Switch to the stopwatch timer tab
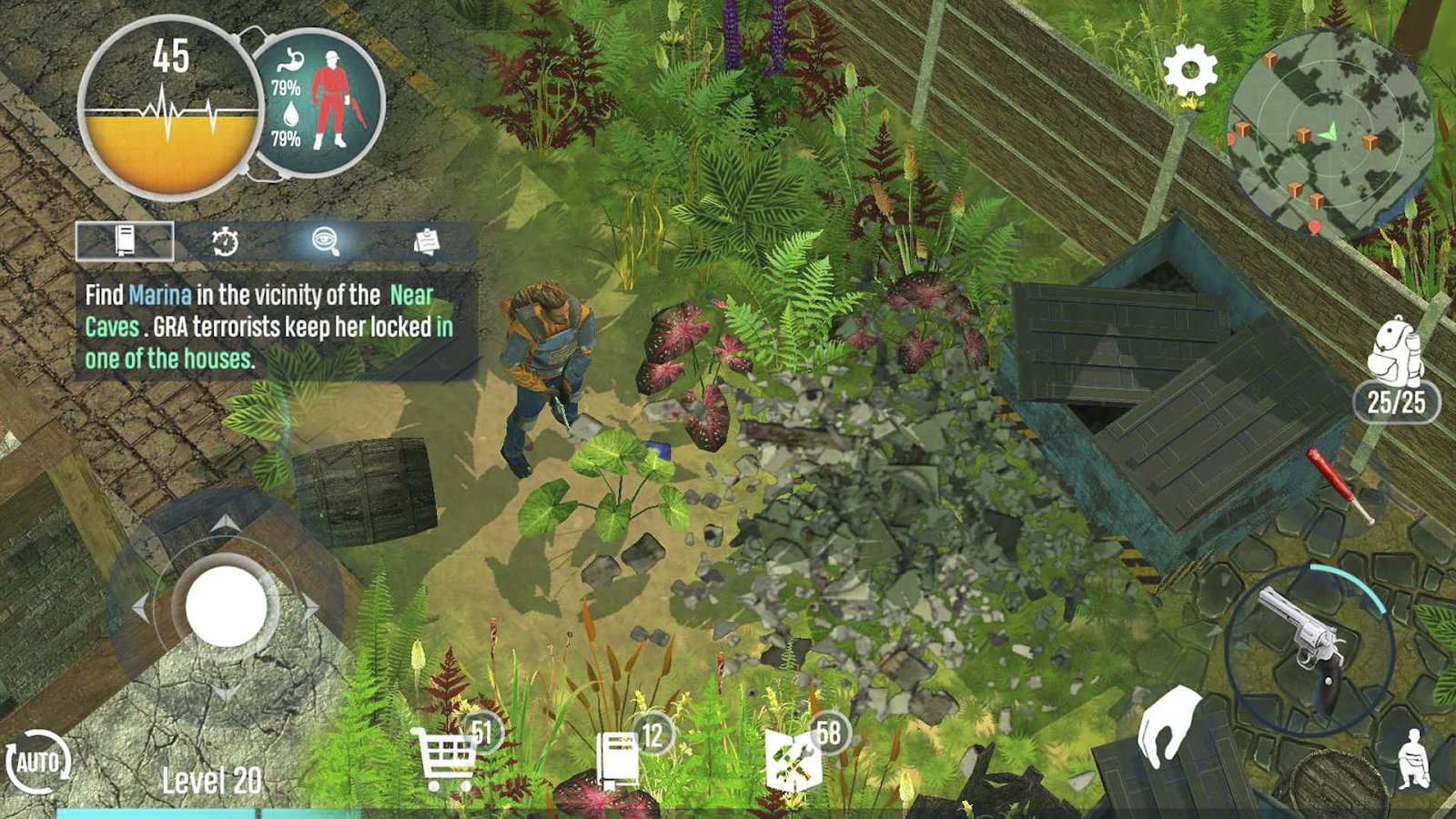Image resolution: width=1456 pixels, height=819 pixels. pos(225,241)
